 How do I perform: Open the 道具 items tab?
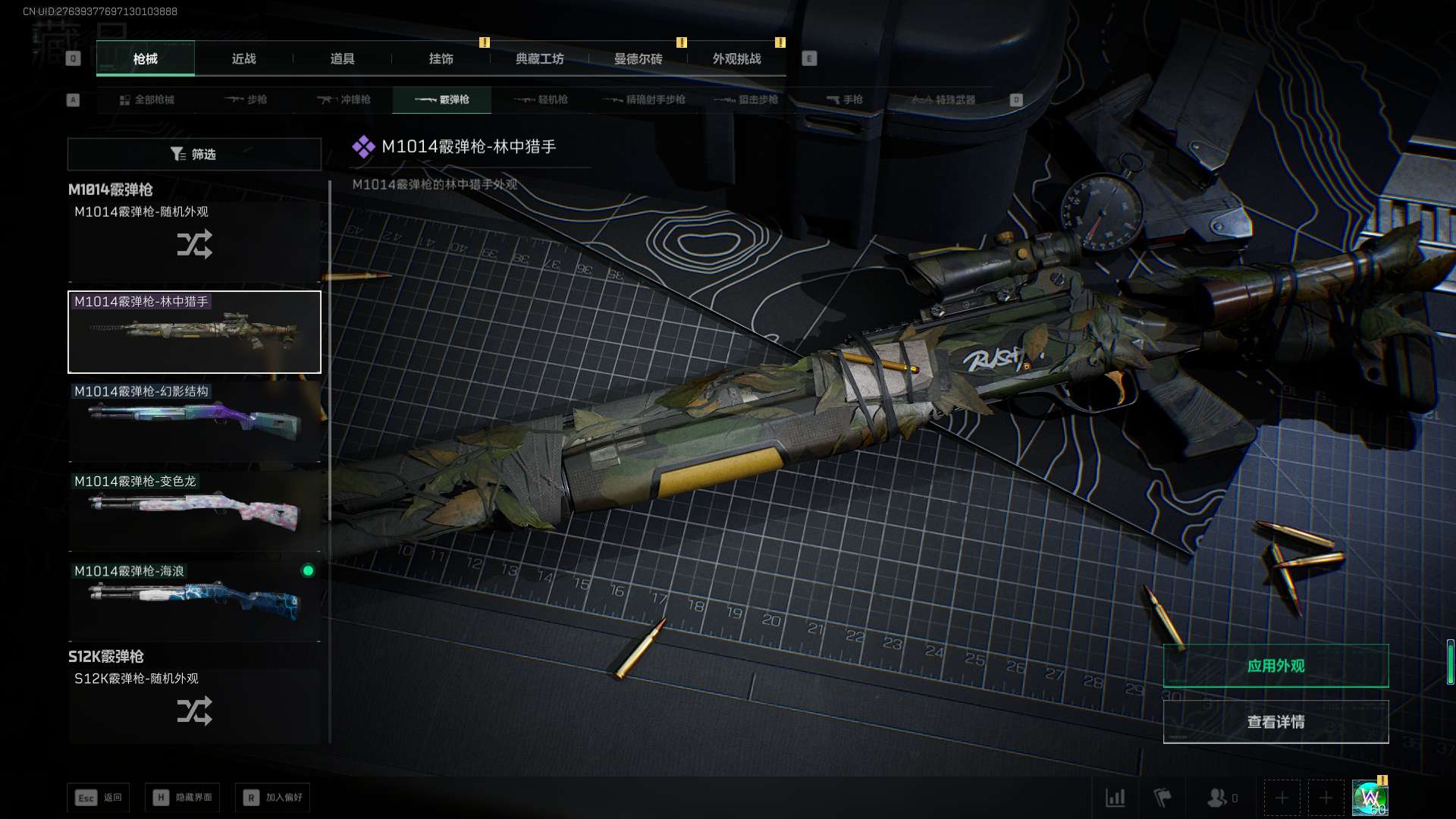pyautogui.click(x=343, y=58)
